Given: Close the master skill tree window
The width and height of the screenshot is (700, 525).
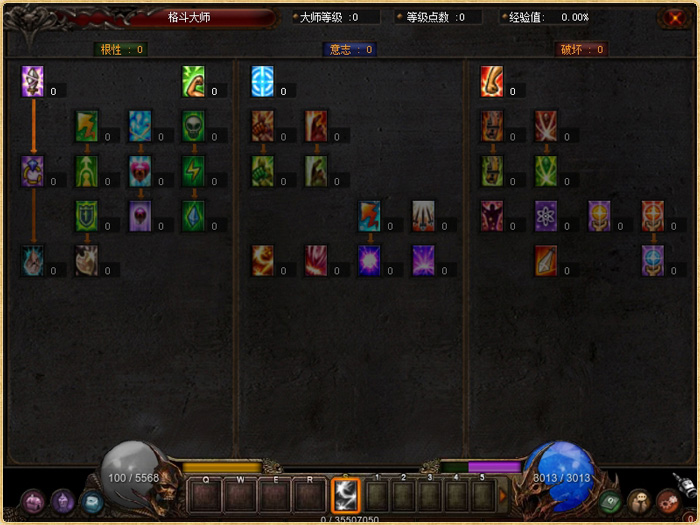Looking at the screenshot, I should pyautogui.click(x=672, y=18).
